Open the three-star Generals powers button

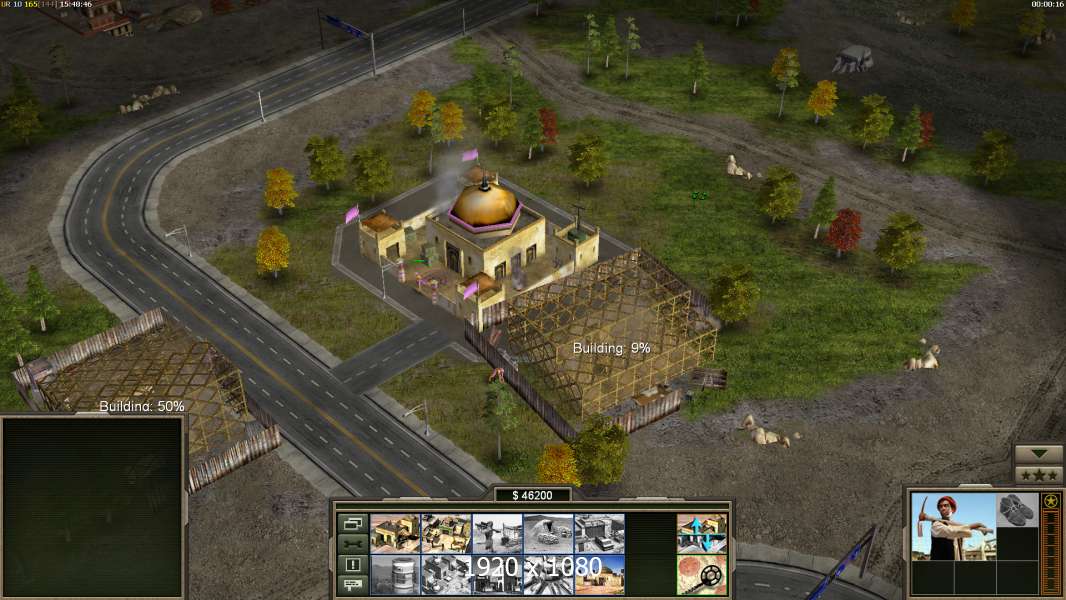[x=1038, y=474]
